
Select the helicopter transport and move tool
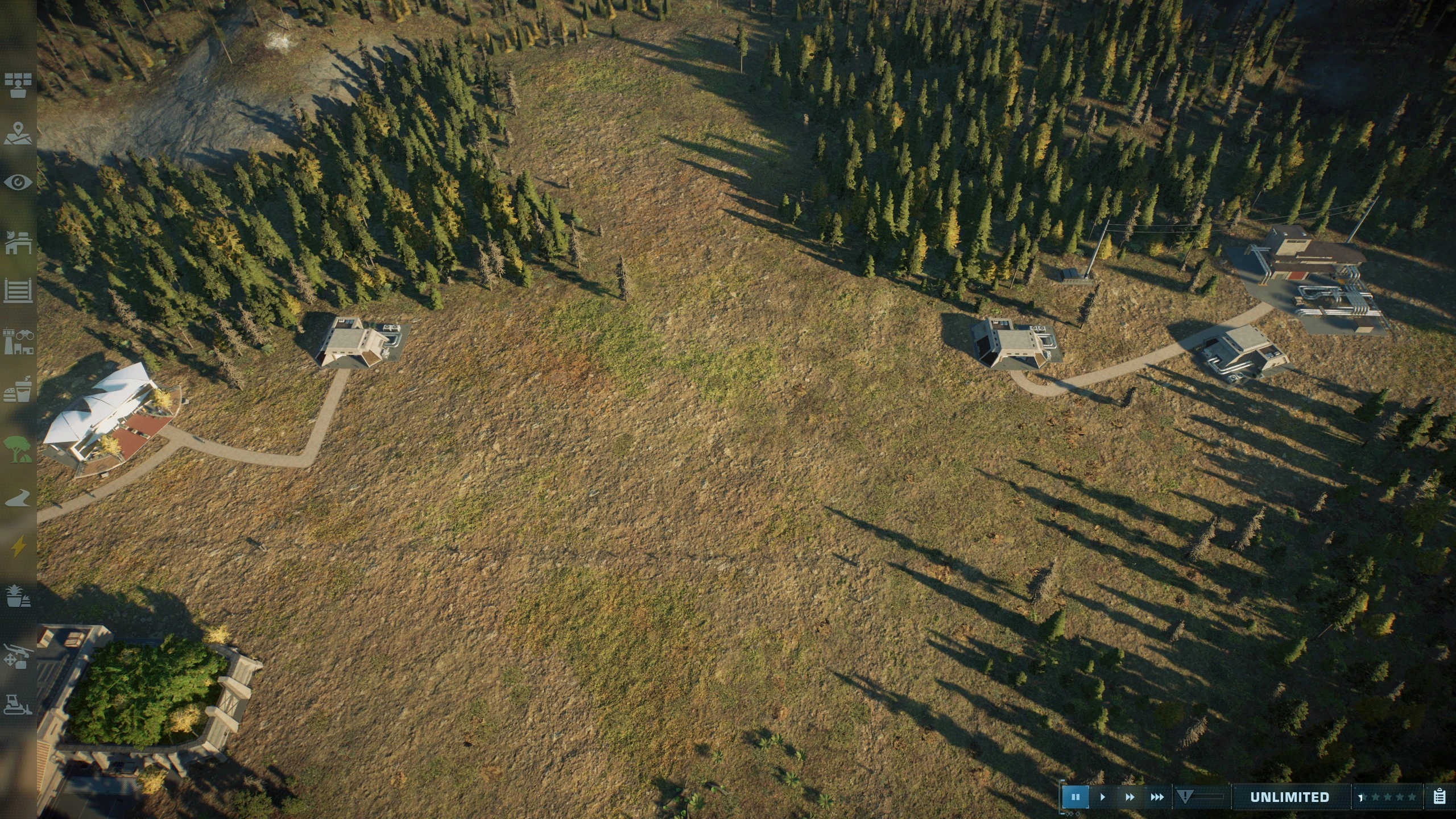coord(18,655)
